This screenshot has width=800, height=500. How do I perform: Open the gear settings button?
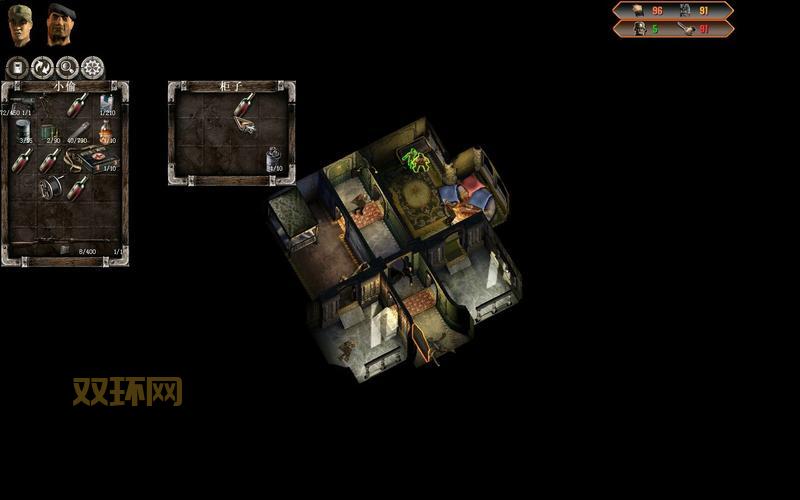point(92,68)
